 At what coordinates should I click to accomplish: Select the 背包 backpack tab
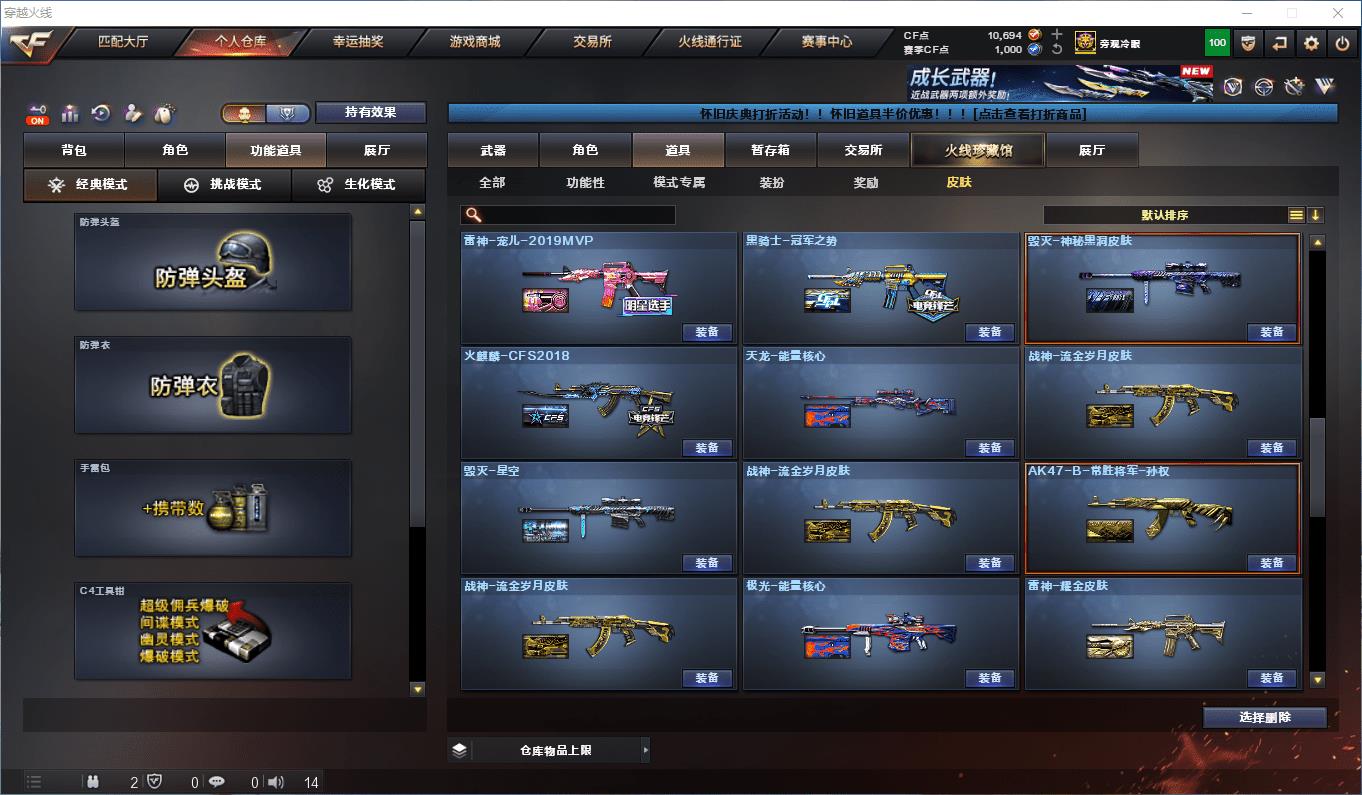[74, 150]
